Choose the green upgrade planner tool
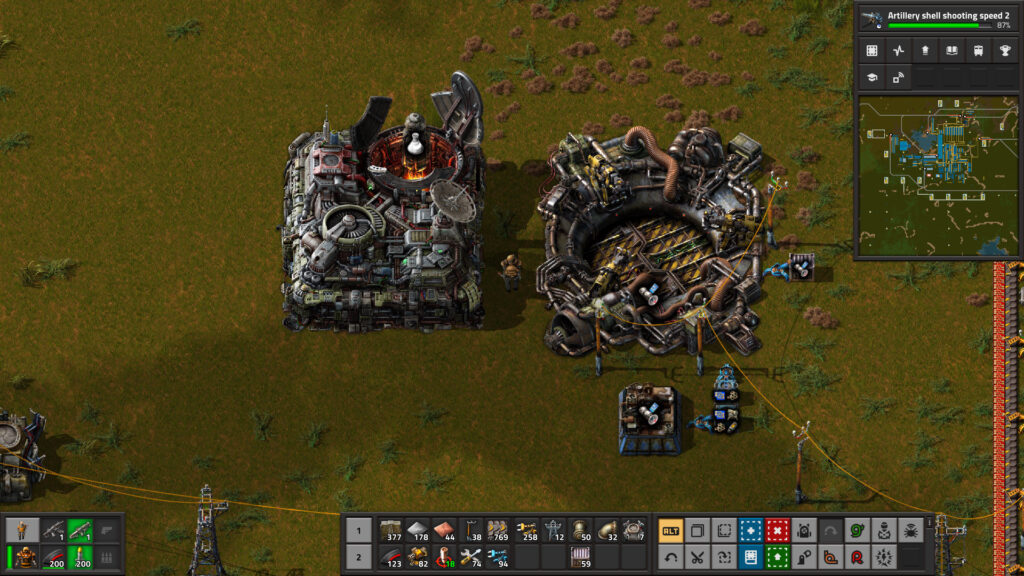This screenshot has width=1024, height=576. [x=777, y=557]
